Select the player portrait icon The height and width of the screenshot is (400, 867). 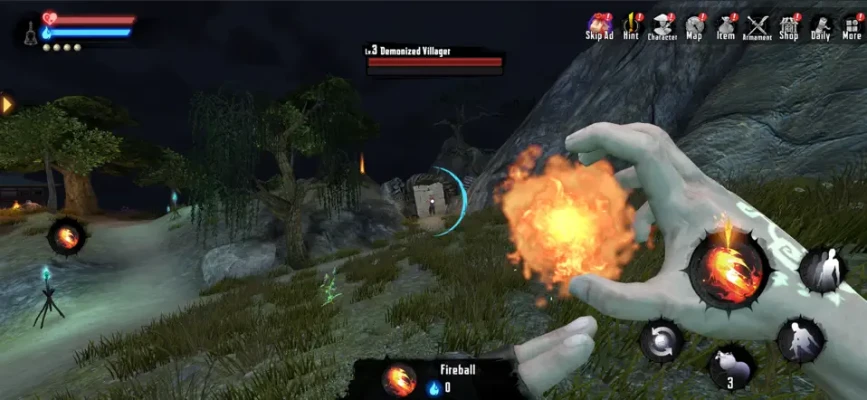(x=28, y=32)
